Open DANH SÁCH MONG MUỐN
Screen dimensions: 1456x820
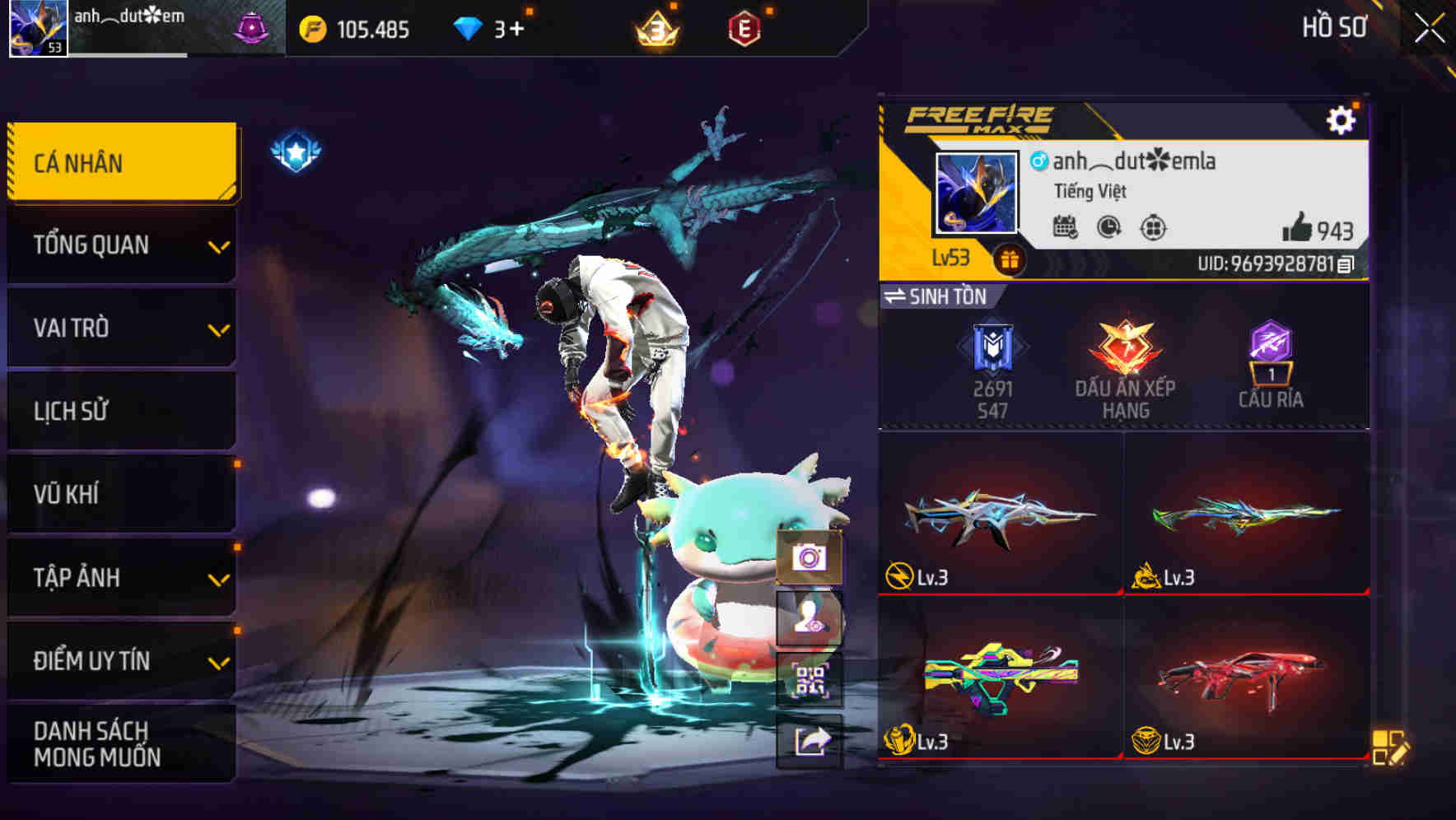[x=121, y=743]
